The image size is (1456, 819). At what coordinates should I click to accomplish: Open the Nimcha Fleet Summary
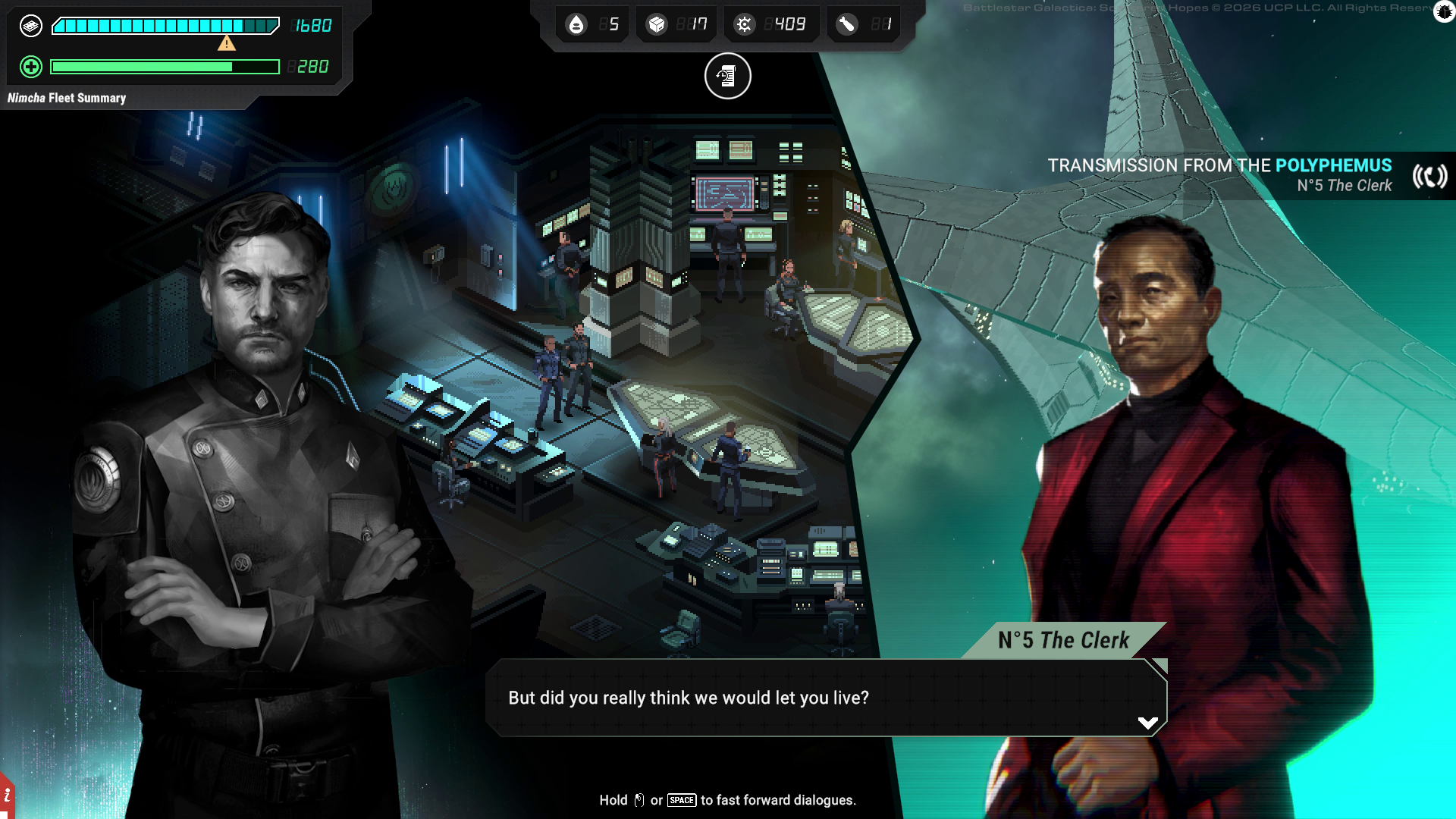(x=67, y=98)
